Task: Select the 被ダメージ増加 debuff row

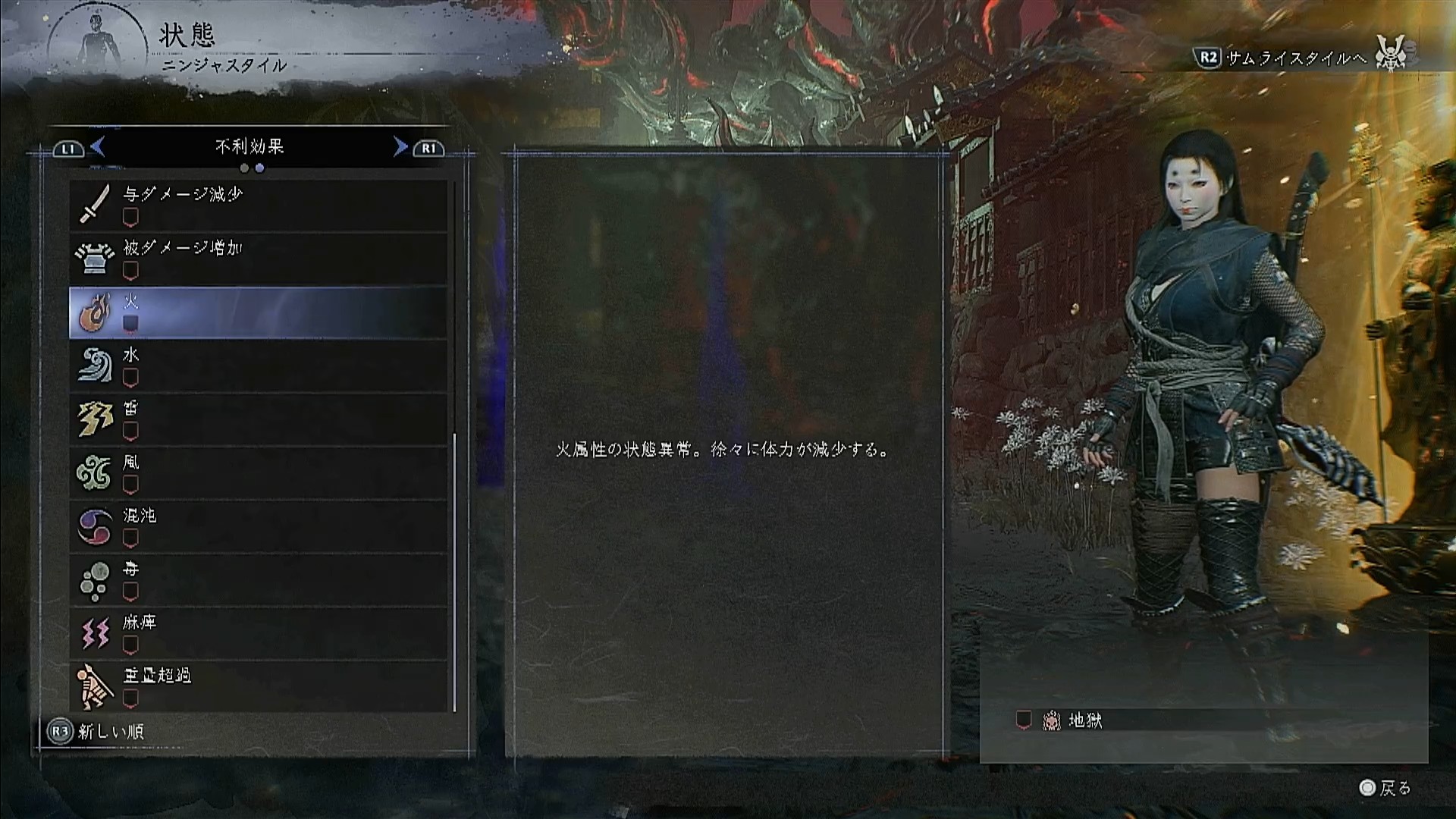Action: click(x=258, y=259)
